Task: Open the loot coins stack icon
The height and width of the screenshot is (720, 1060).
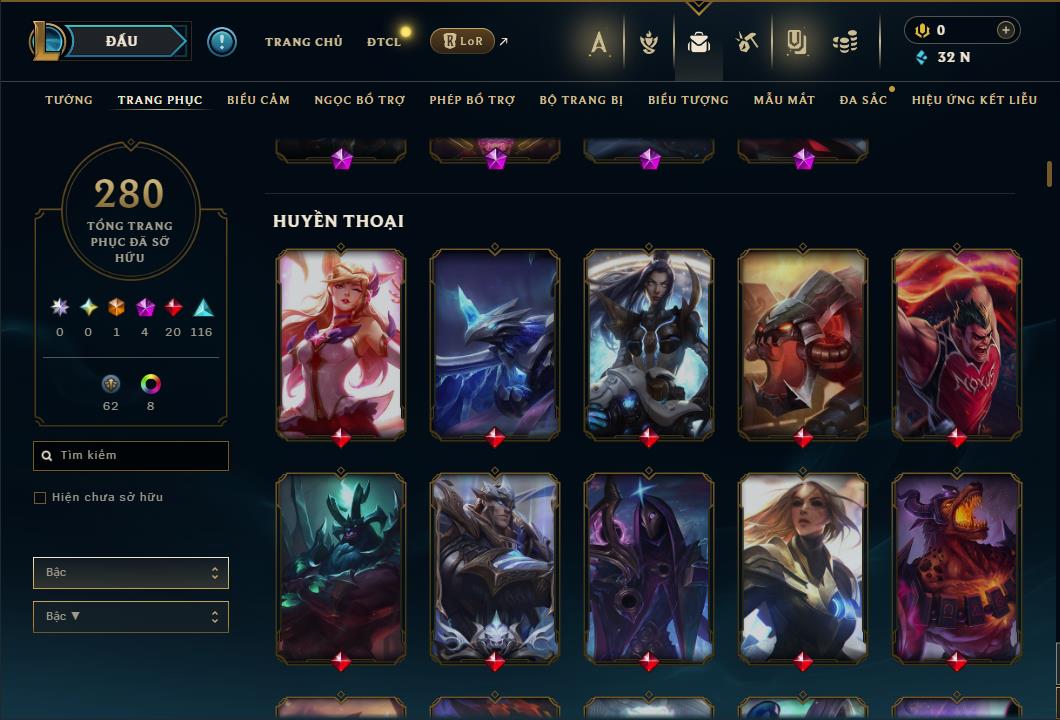Action: [845, 42]
